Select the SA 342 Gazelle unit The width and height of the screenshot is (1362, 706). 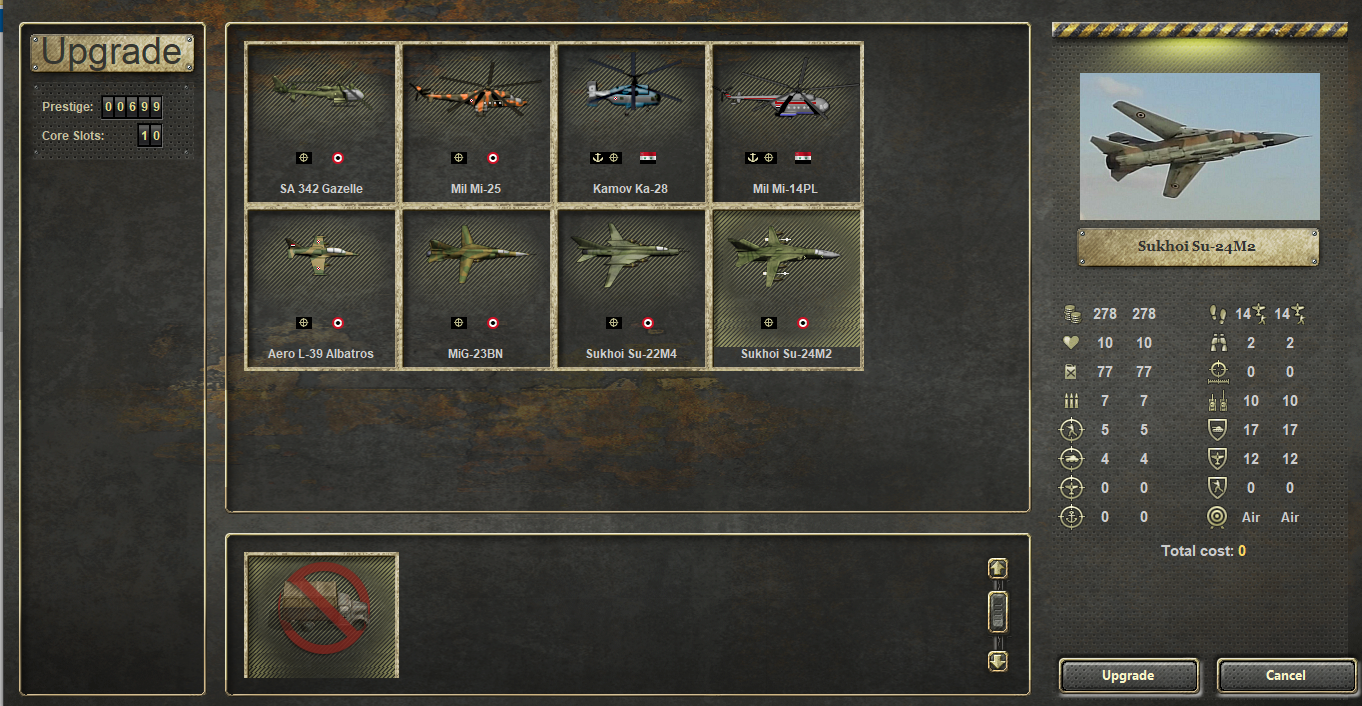[321, 123]
